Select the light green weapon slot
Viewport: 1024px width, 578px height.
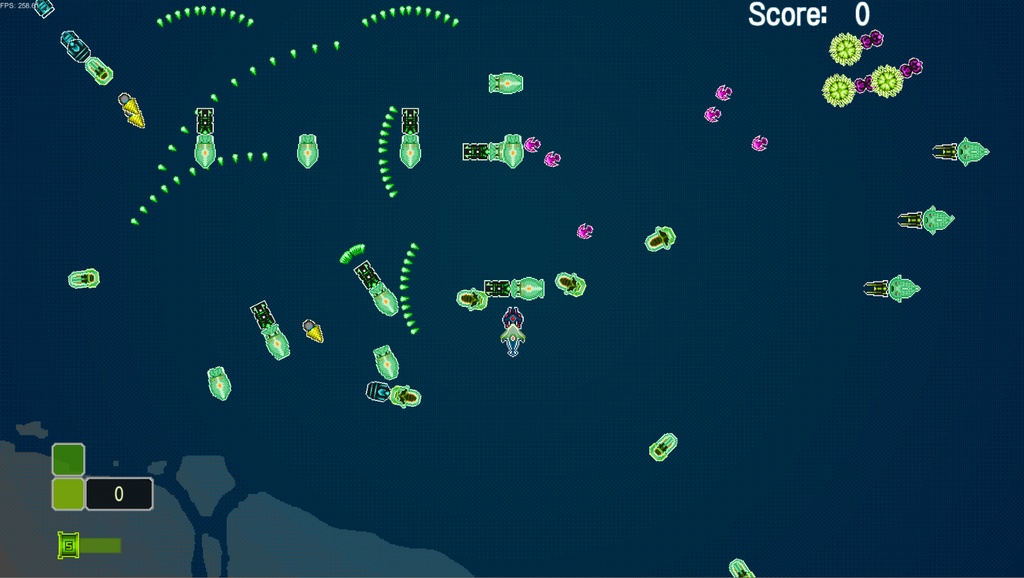click(68, 494)
